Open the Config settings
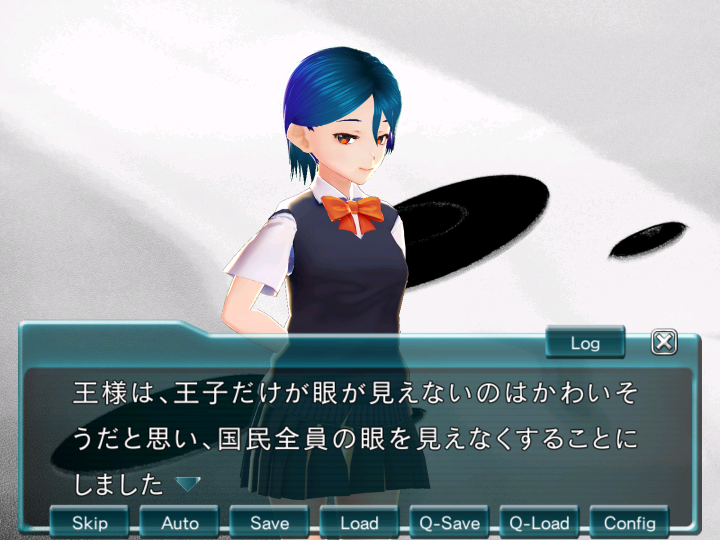Screen dimensions: 720x540 (x=630, y=522)
